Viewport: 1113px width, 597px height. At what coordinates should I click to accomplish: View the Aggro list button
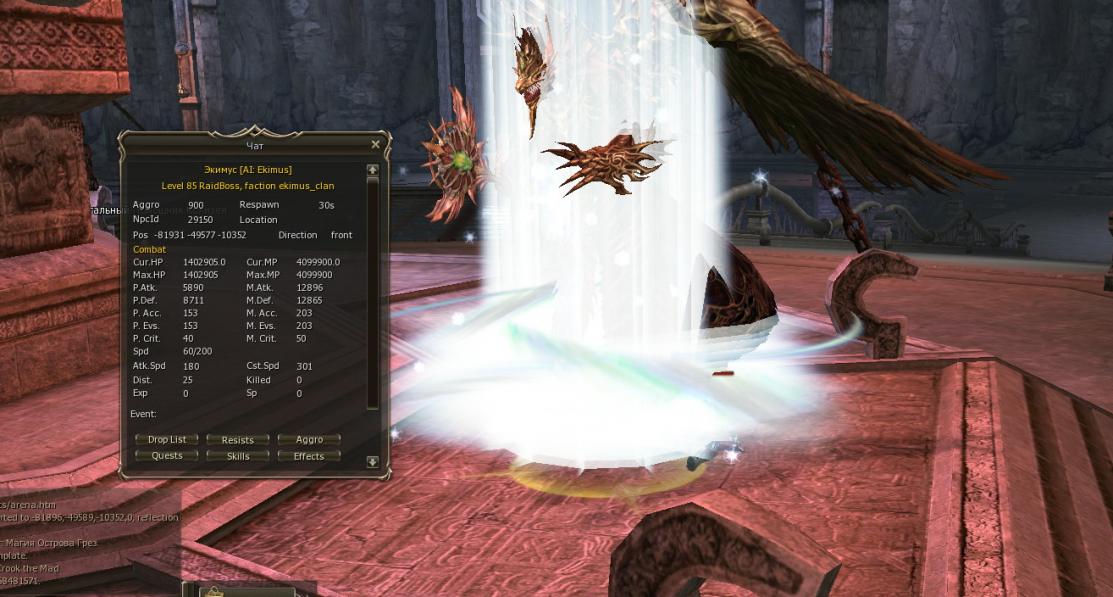(309, 439)
